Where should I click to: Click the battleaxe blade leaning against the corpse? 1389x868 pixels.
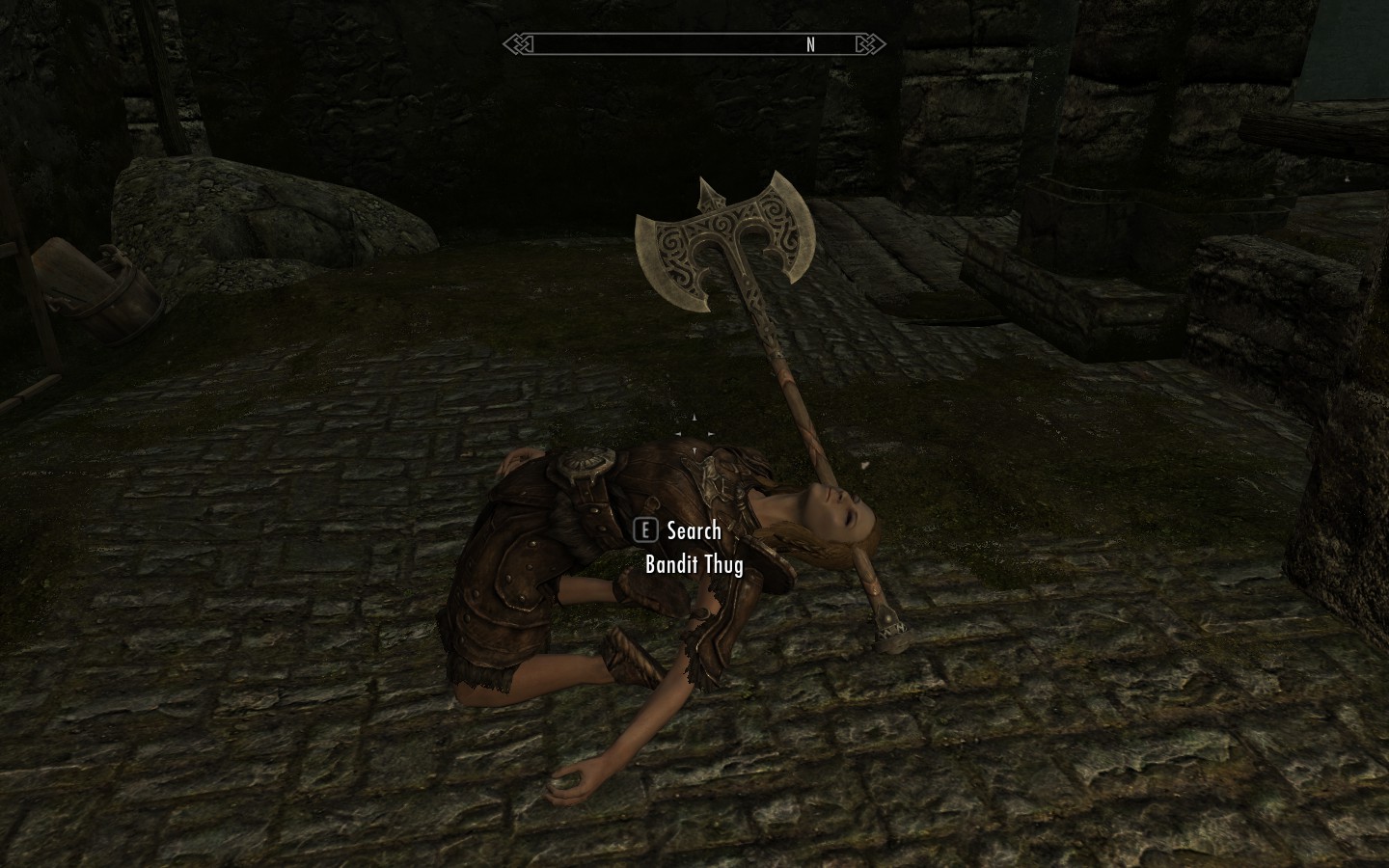pos(723,236)
